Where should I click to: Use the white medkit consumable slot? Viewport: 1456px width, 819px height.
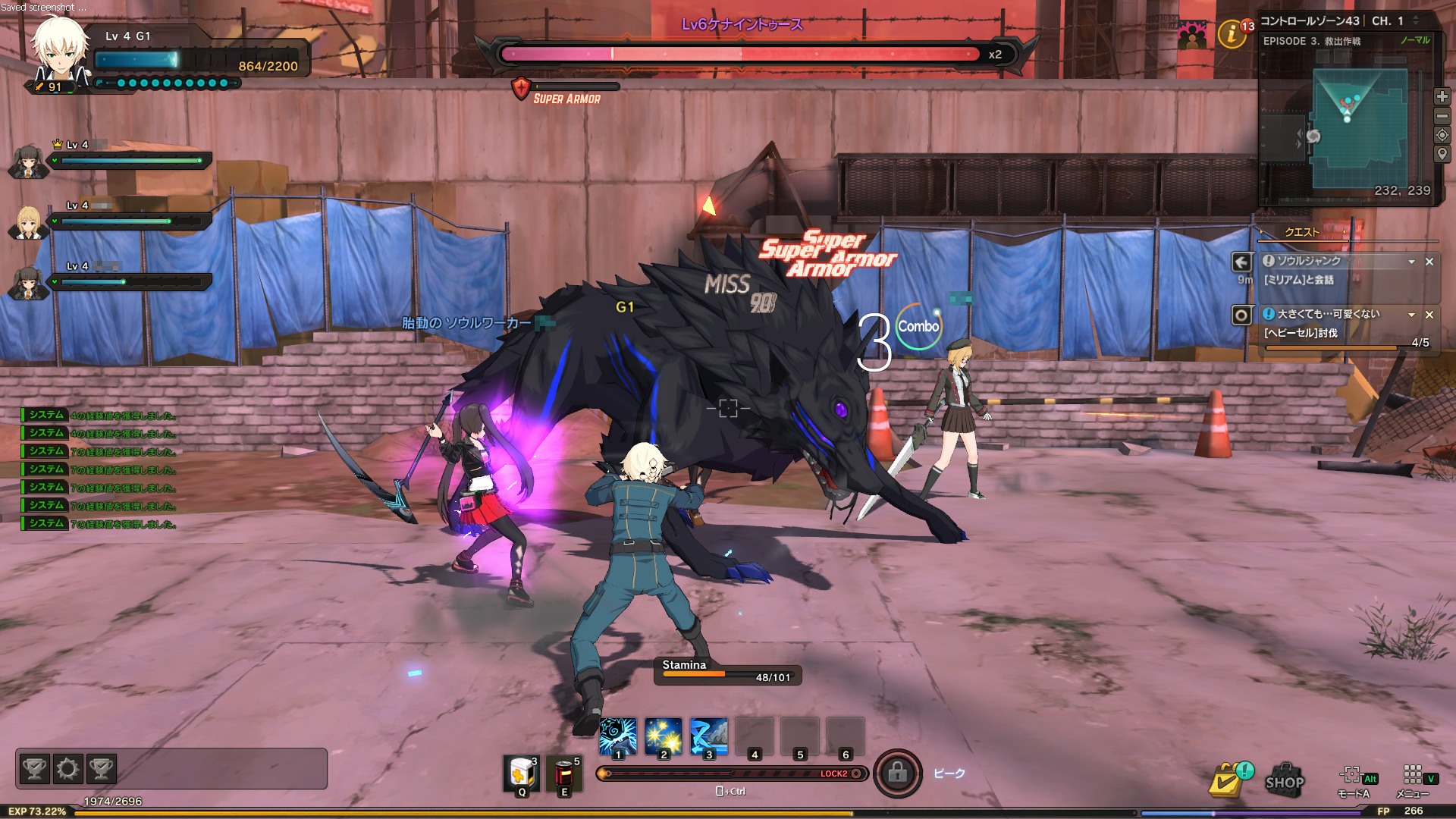tap(522, 774)
